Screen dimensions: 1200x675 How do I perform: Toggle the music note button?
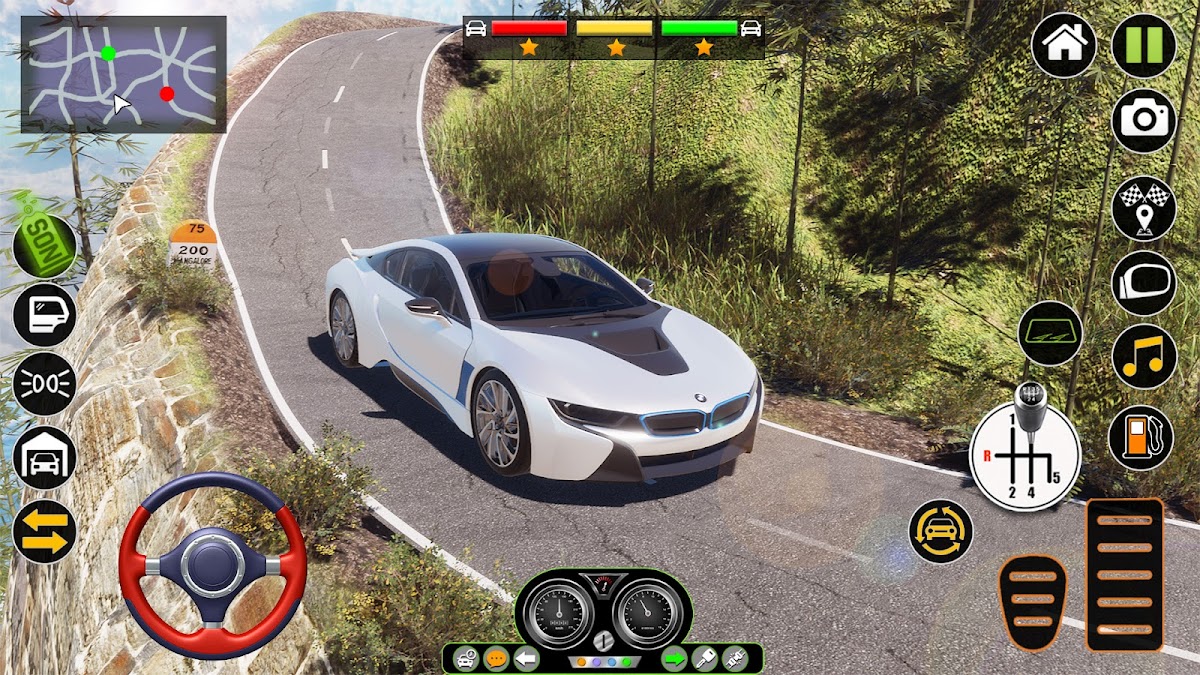pos(1144,357)
